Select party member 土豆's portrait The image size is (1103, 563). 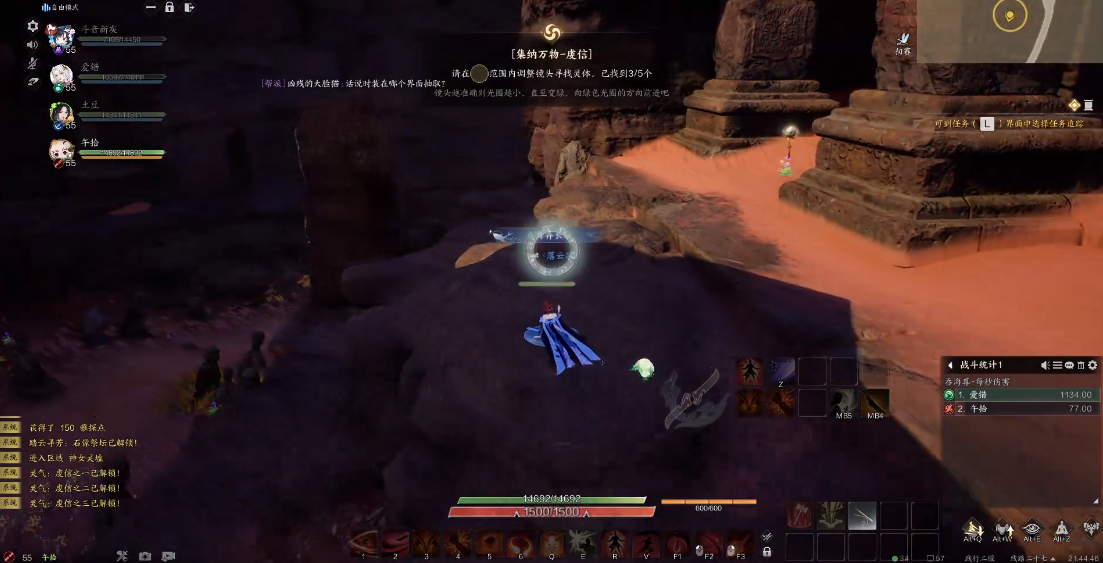pyautogui.click(x=61, y=114)
